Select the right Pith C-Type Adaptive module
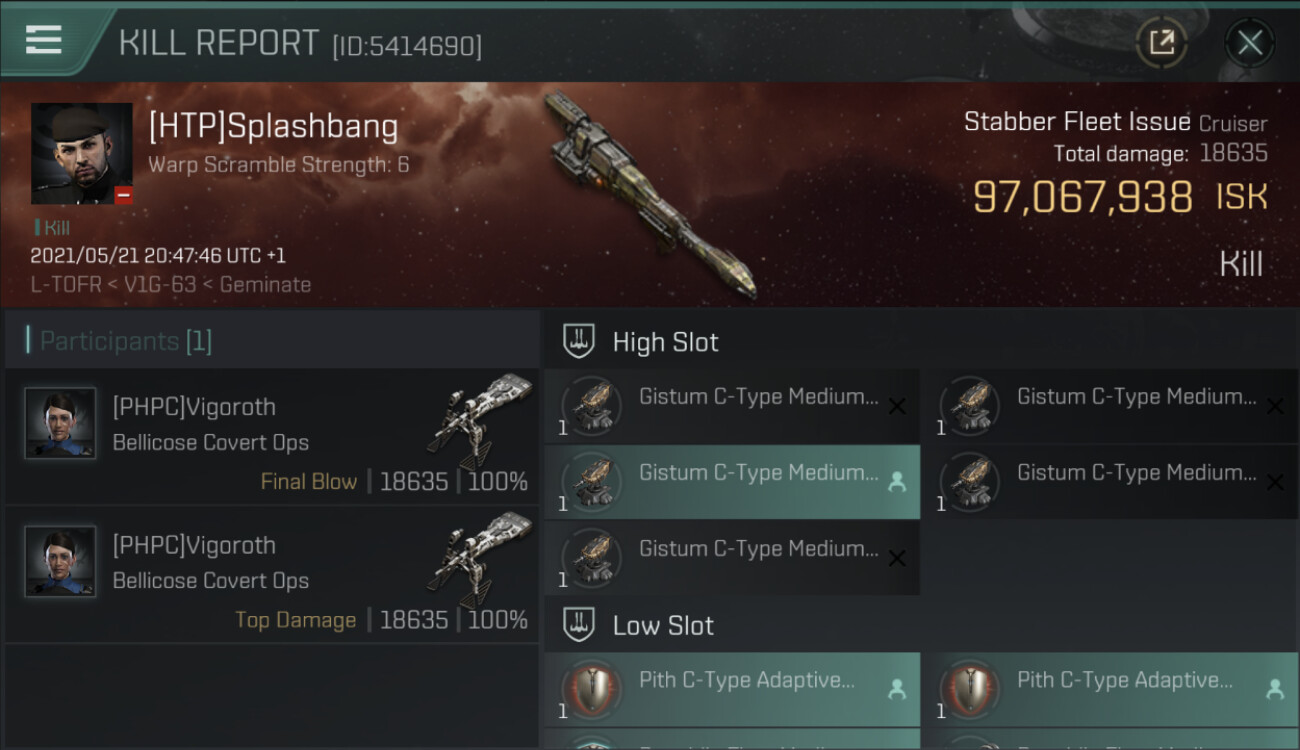This screenshot has height=750, width=1300. click(1110, 689)
